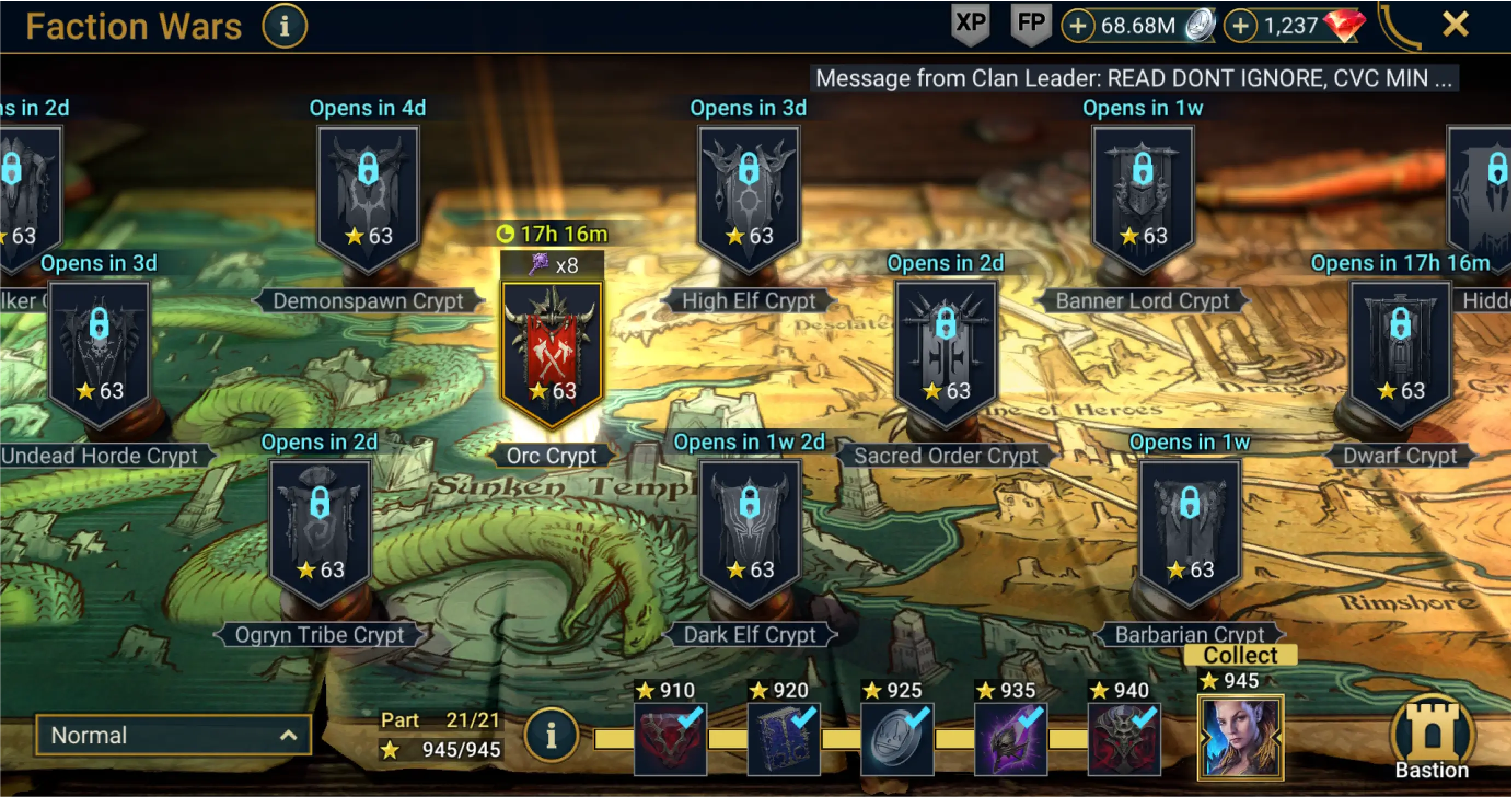The width and height of the screenshot is (1512, 797).
Task: Collect the 945-star champion reward
Action: pyautogui.click(x=1240, y=736)
